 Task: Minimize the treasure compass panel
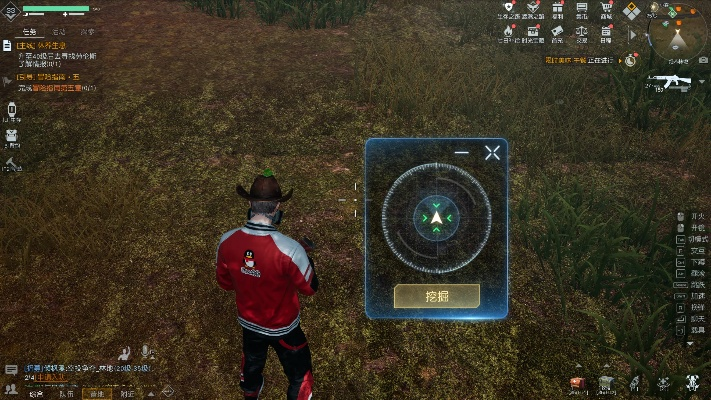point(461,153)
